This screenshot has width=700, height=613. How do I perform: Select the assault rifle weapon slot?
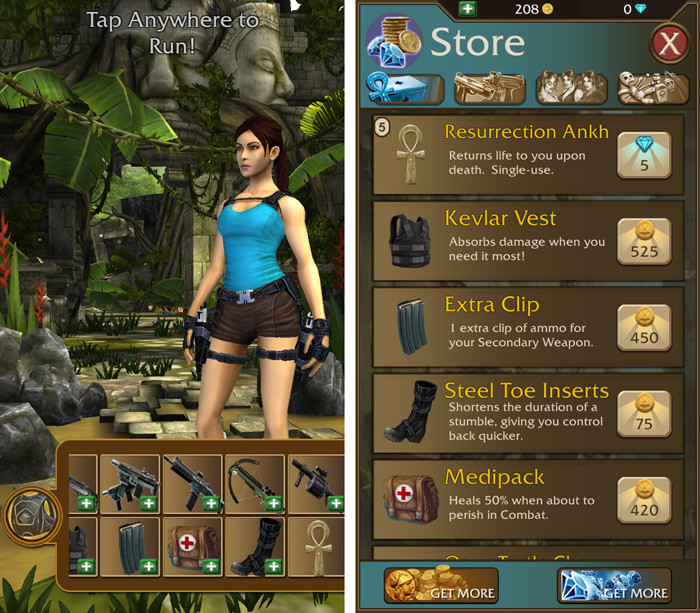(192, 484)
